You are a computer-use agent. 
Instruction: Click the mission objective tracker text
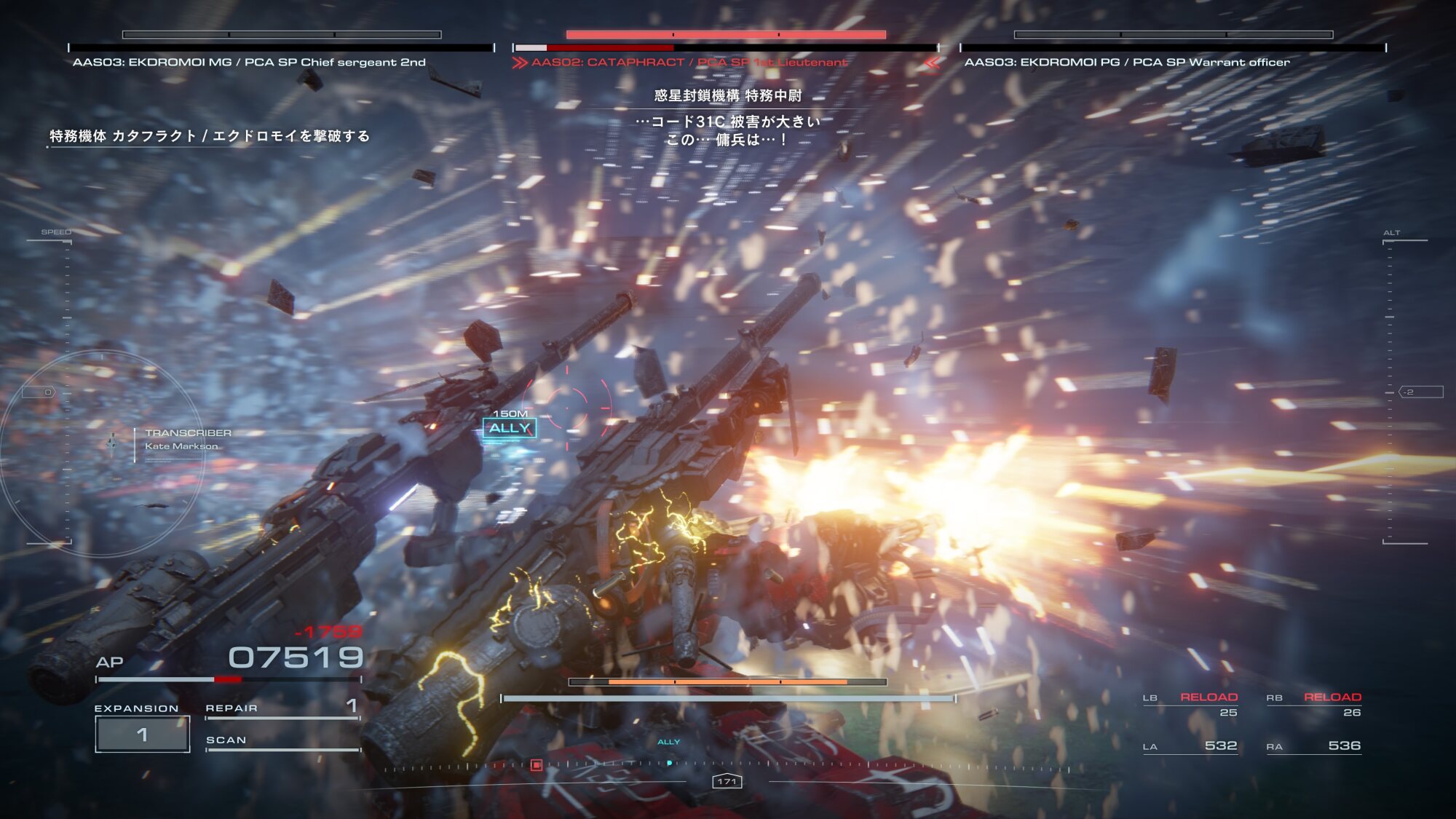[210, 136]
